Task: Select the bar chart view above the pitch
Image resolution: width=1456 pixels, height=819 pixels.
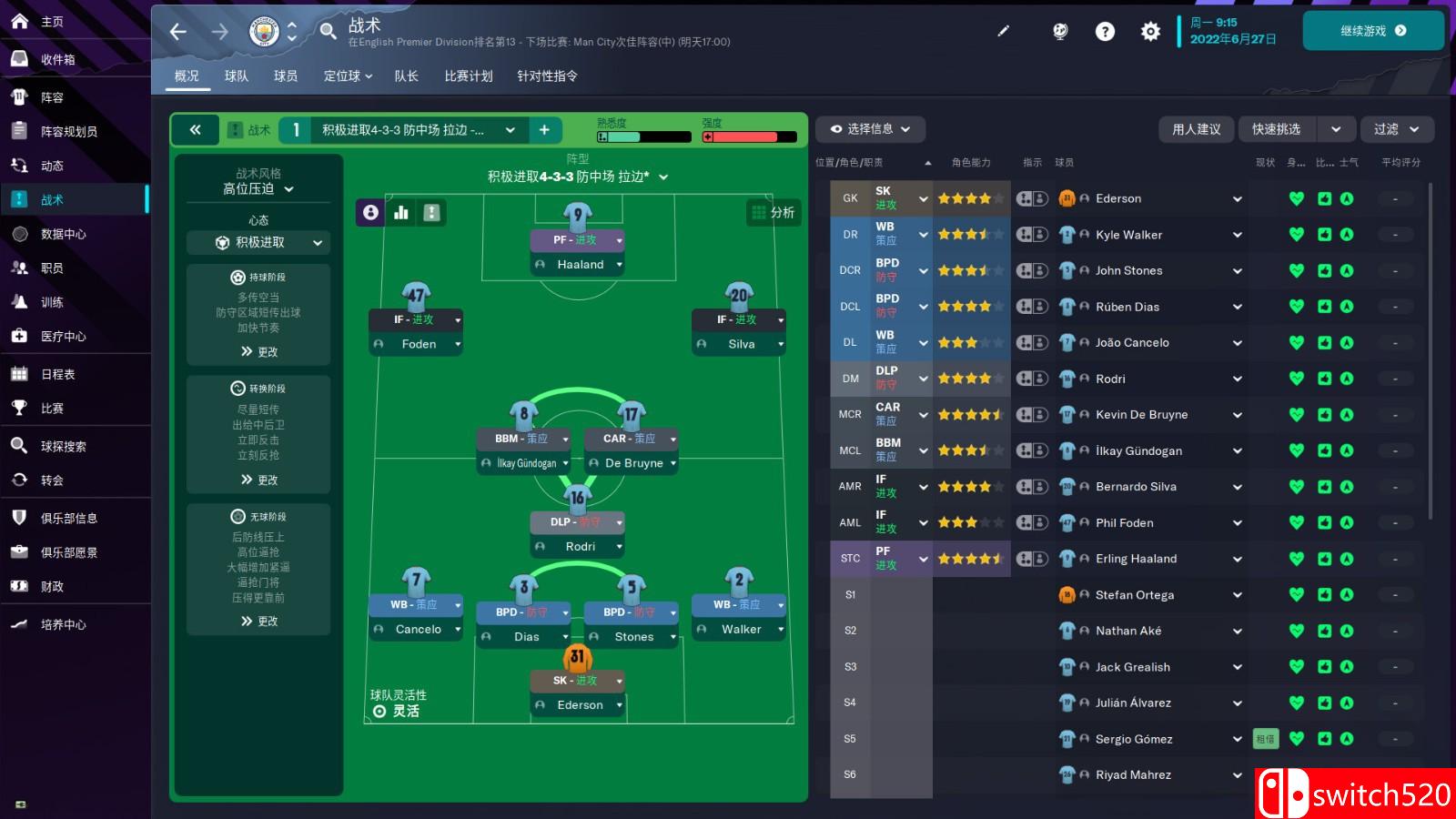Action: point(401,212)
